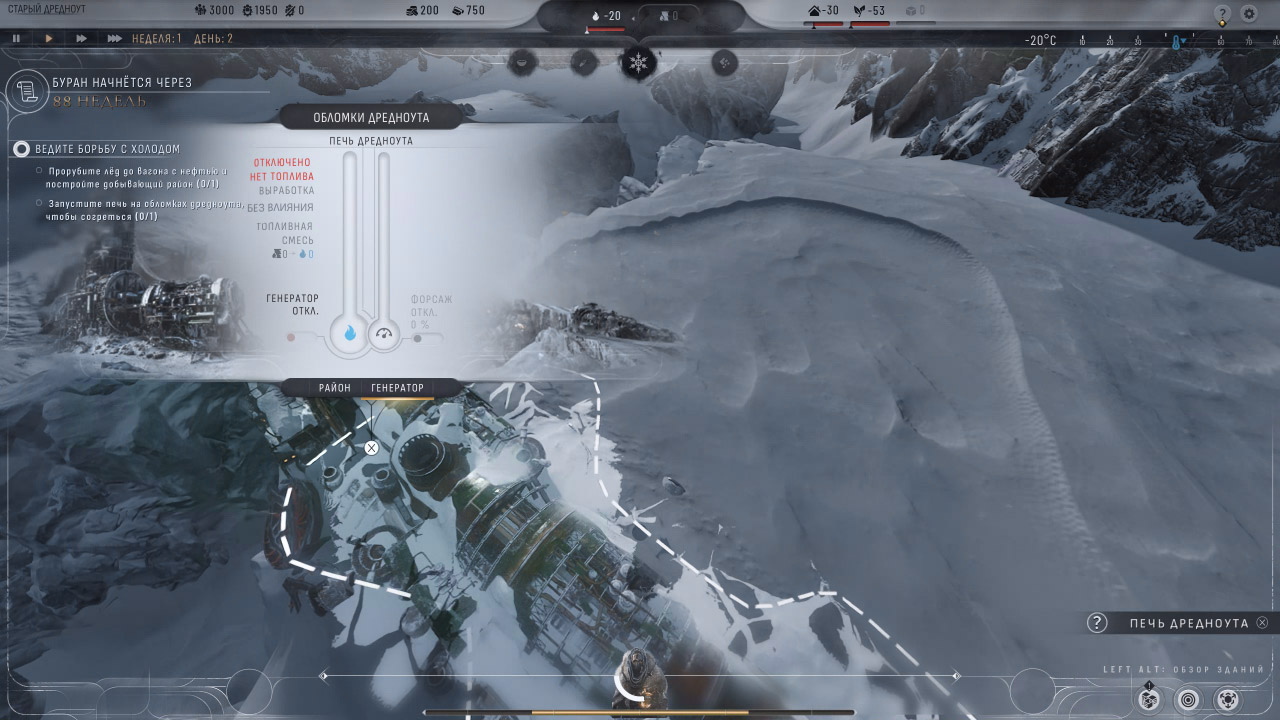This screenshot has height=720, width=1280.
Task: Select the concentric-circles frostbreaking icon bottom right
Action: pyautogui.click(x=1188, y=699)
